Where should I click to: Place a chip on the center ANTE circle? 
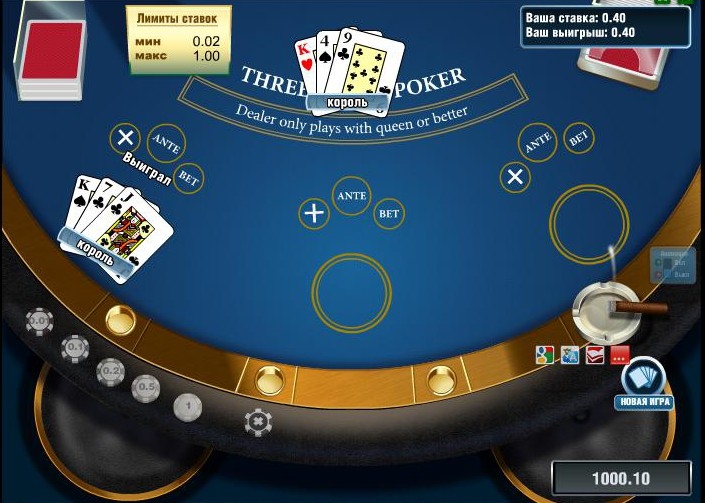(x=352, y=196)
